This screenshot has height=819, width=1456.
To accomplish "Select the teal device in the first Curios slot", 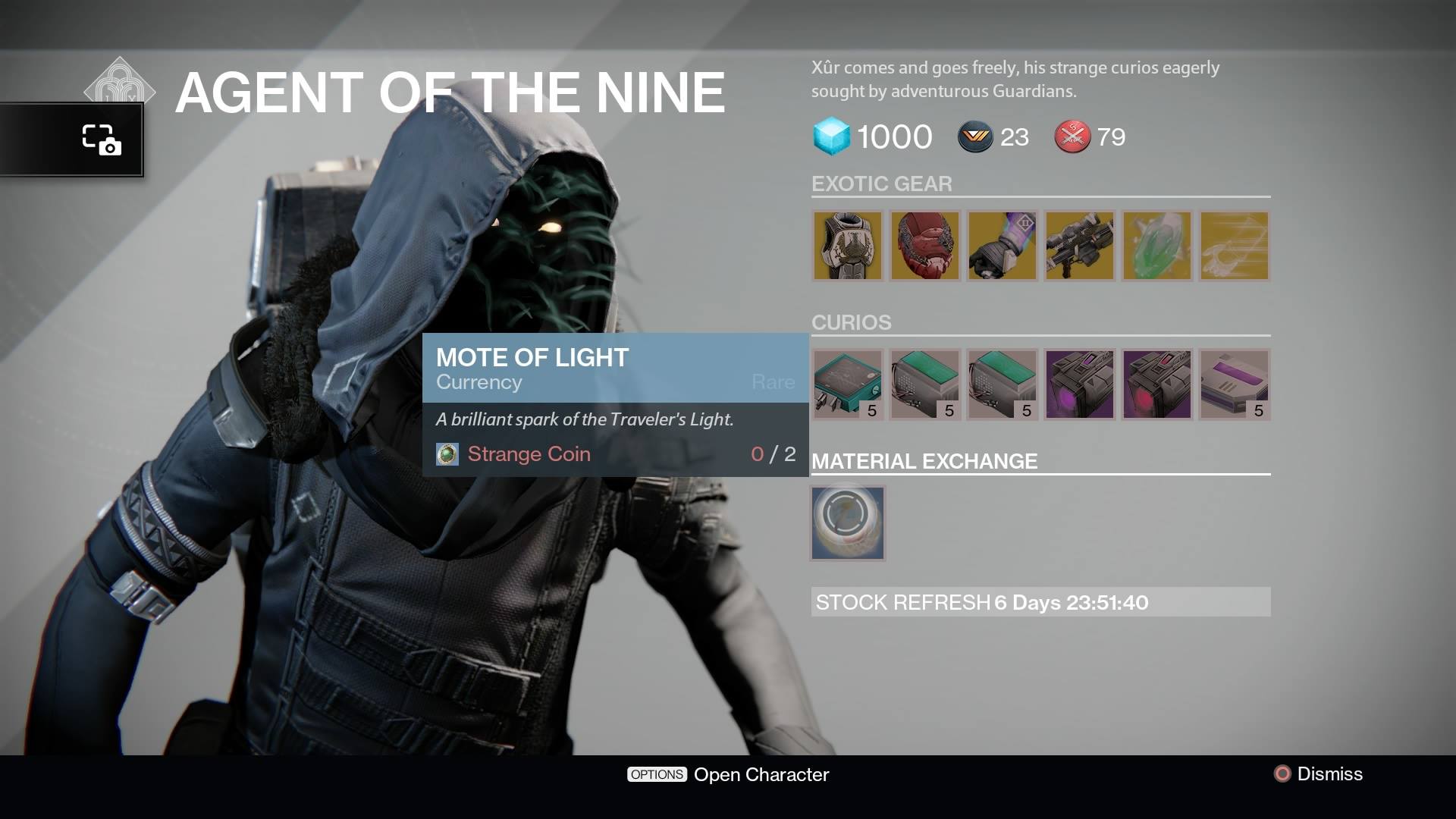I will tap(847, 384).
